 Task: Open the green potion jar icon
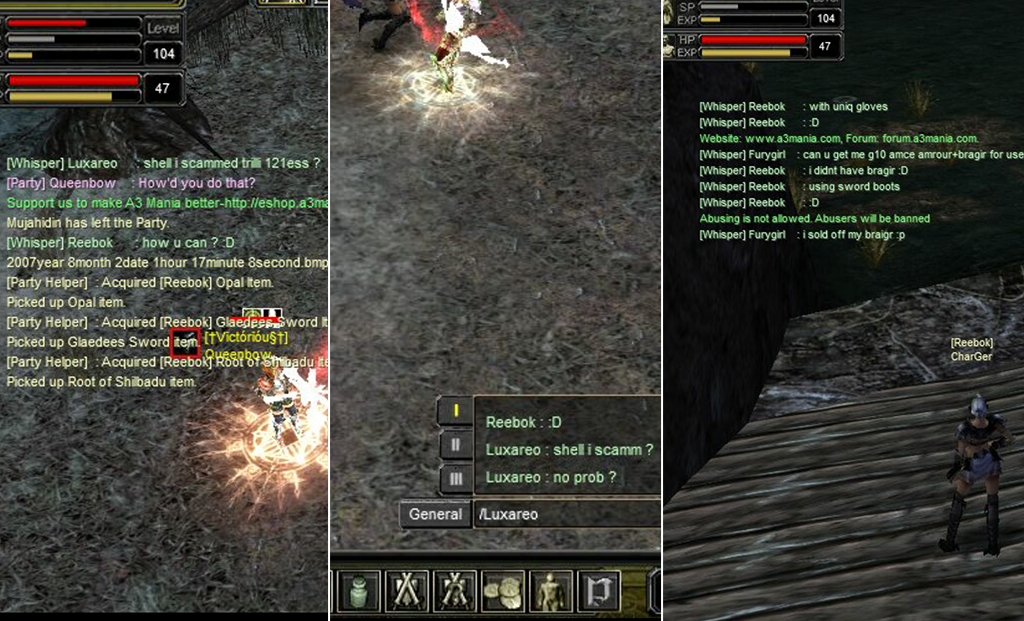coord(360,591)
